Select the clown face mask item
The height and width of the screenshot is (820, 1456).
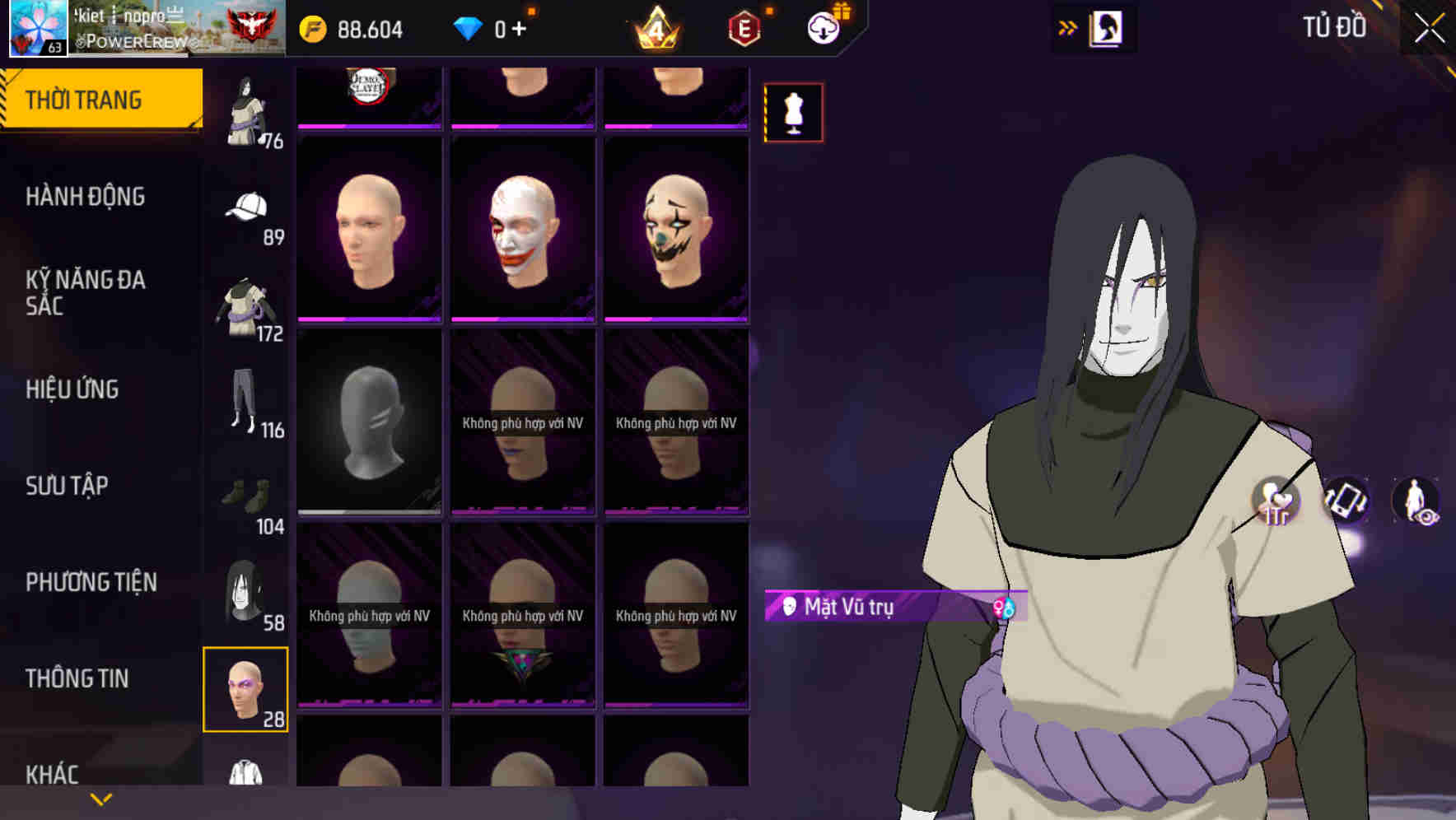point(676,231)
